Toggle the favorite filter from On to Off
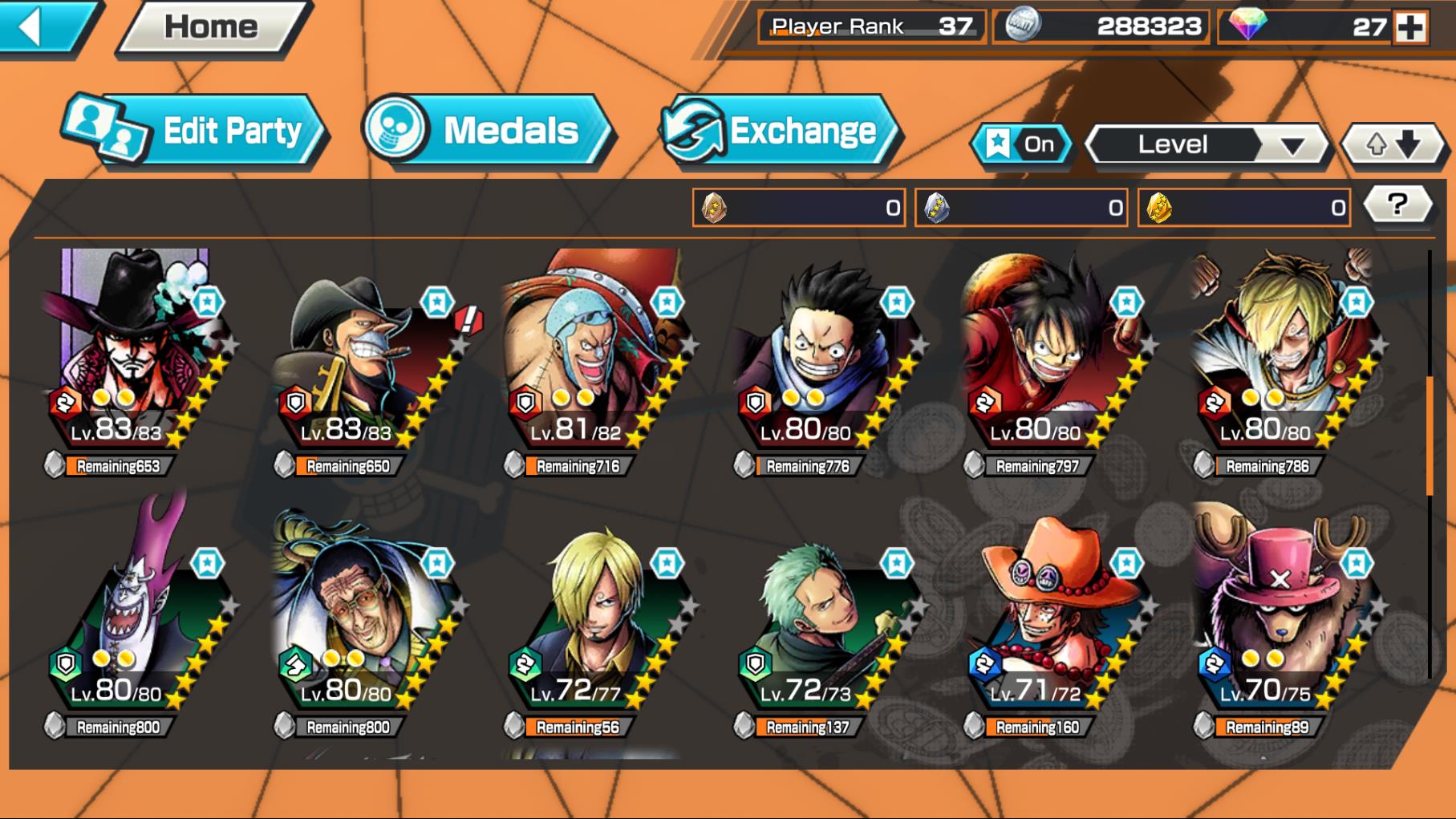The width and height of the screenshot is (1456, 819). [x=1027, y=144]
